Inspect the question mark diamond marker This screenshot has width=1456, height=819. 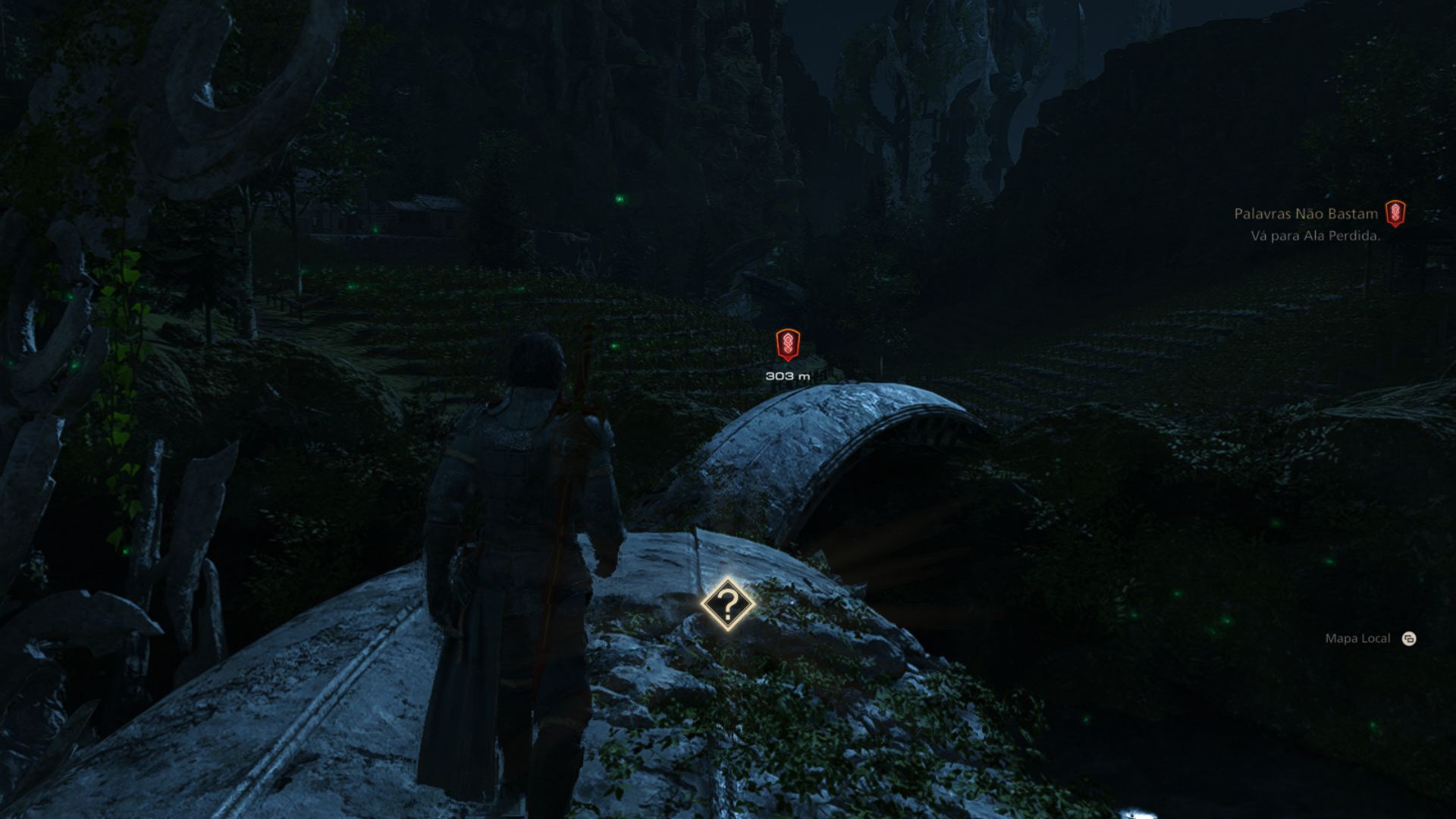tap(727, 604)
